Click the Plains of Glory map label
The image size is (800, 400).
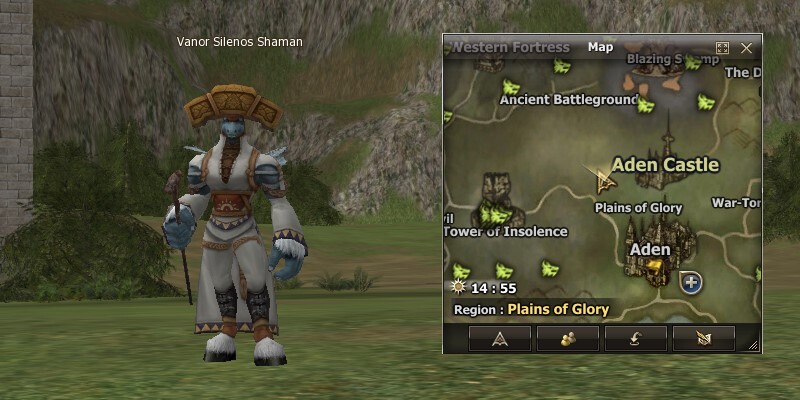click(x=638, y=208)
